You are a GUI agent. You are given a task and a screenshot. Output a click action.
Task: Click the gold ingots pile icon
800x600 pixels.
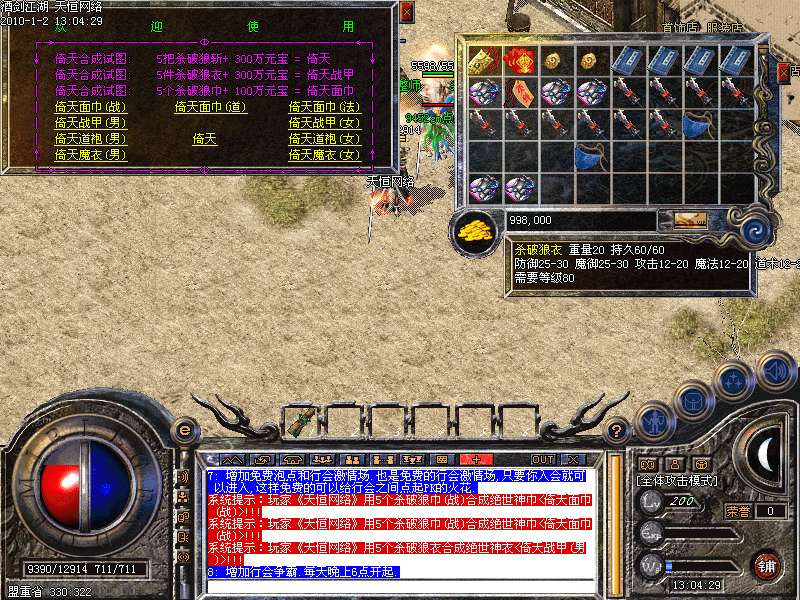click(474, 230)
